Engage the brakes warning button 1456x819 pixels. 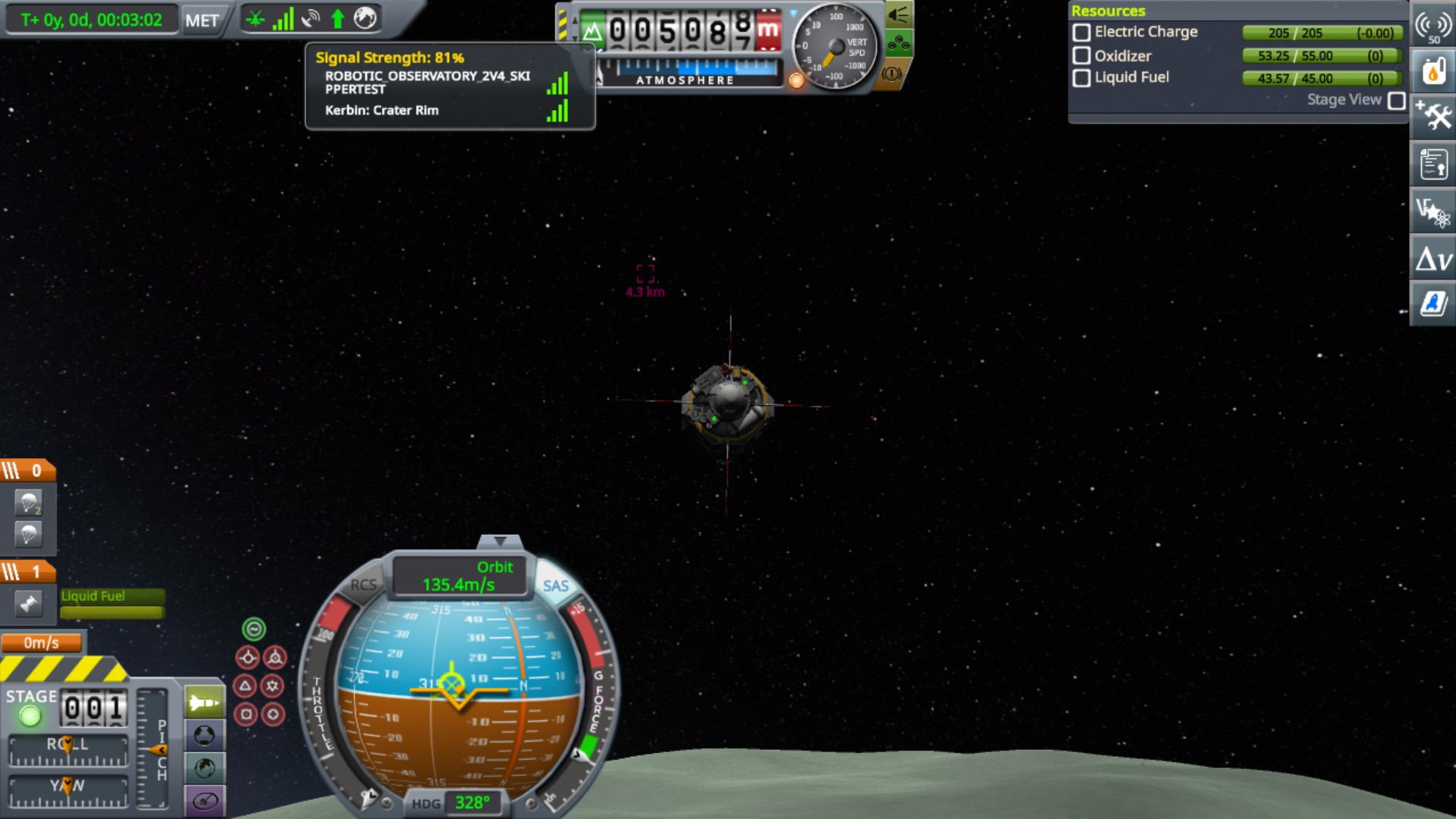point(892,74)
